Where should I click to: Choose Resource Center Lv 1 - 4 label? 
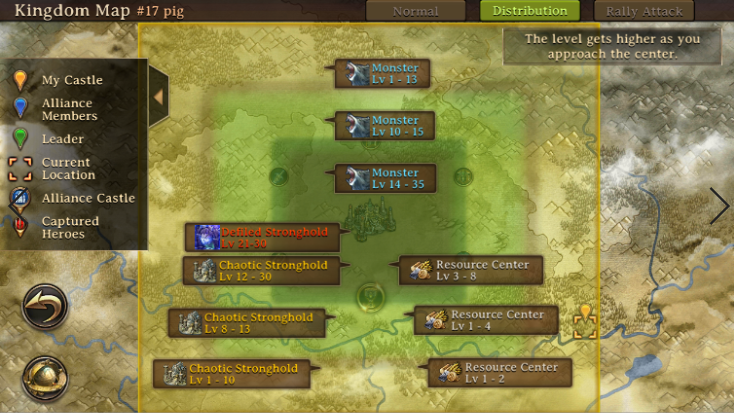click(x=486, y=320)
